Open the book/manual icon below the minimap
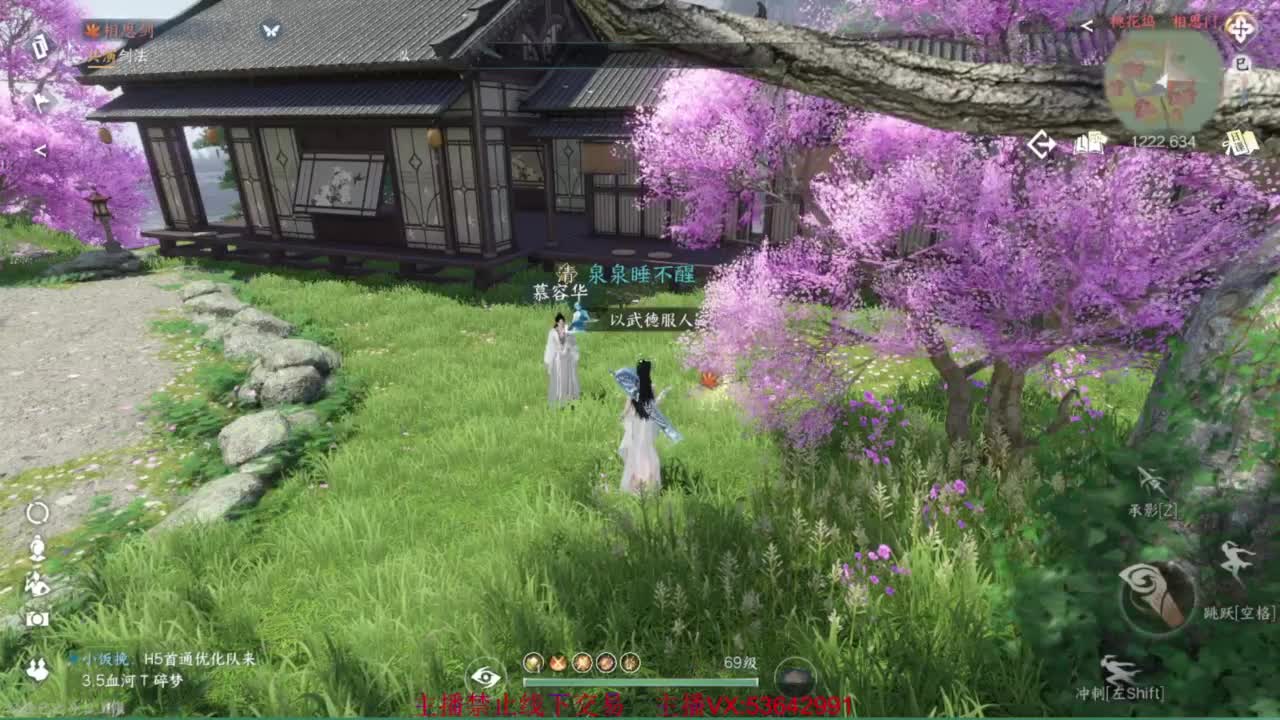This screenshot has width=1280, height=720. (x=1088, y=143)
